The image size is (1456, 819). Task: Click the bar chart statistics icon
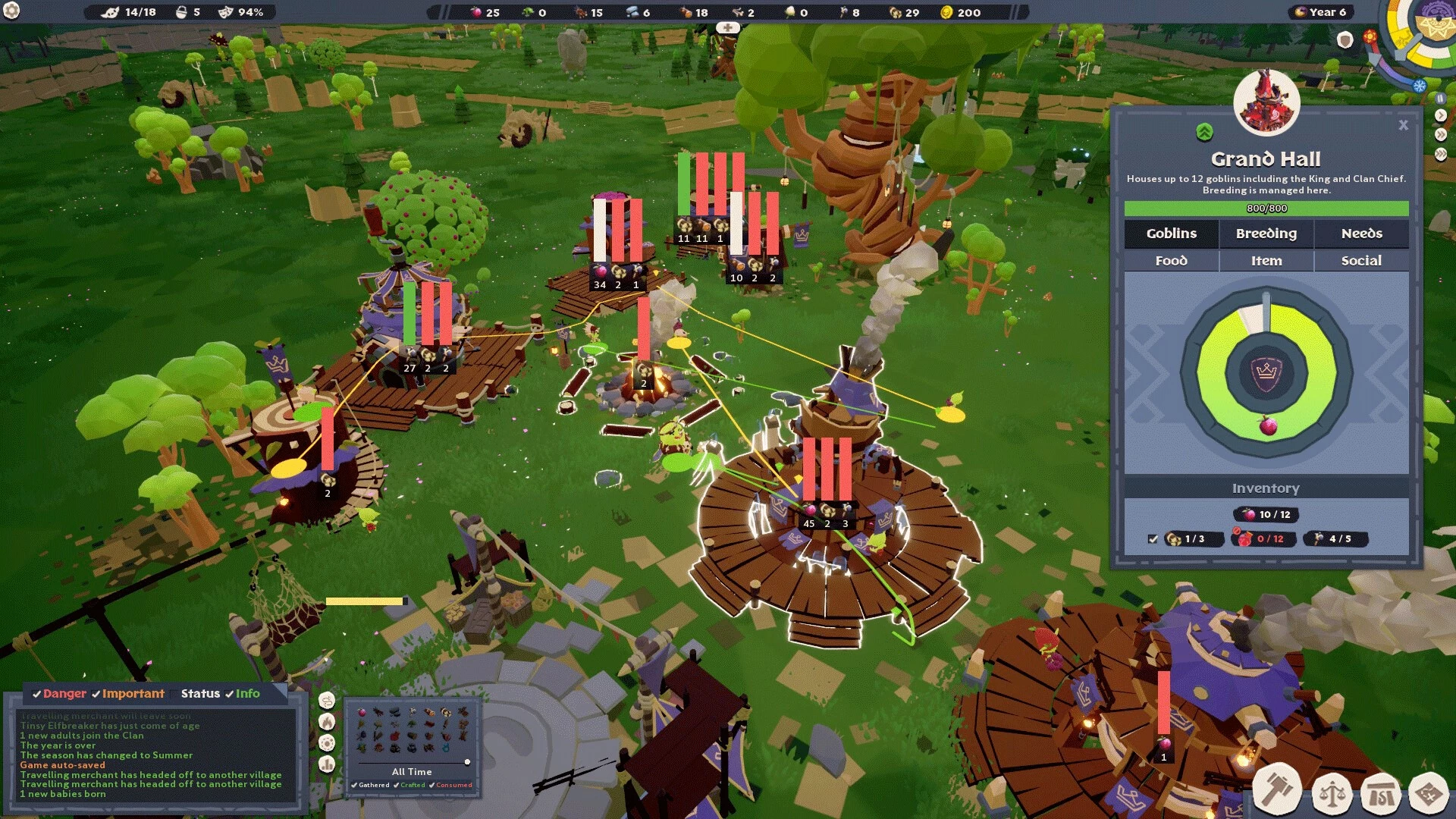click(x=327, y=764)
